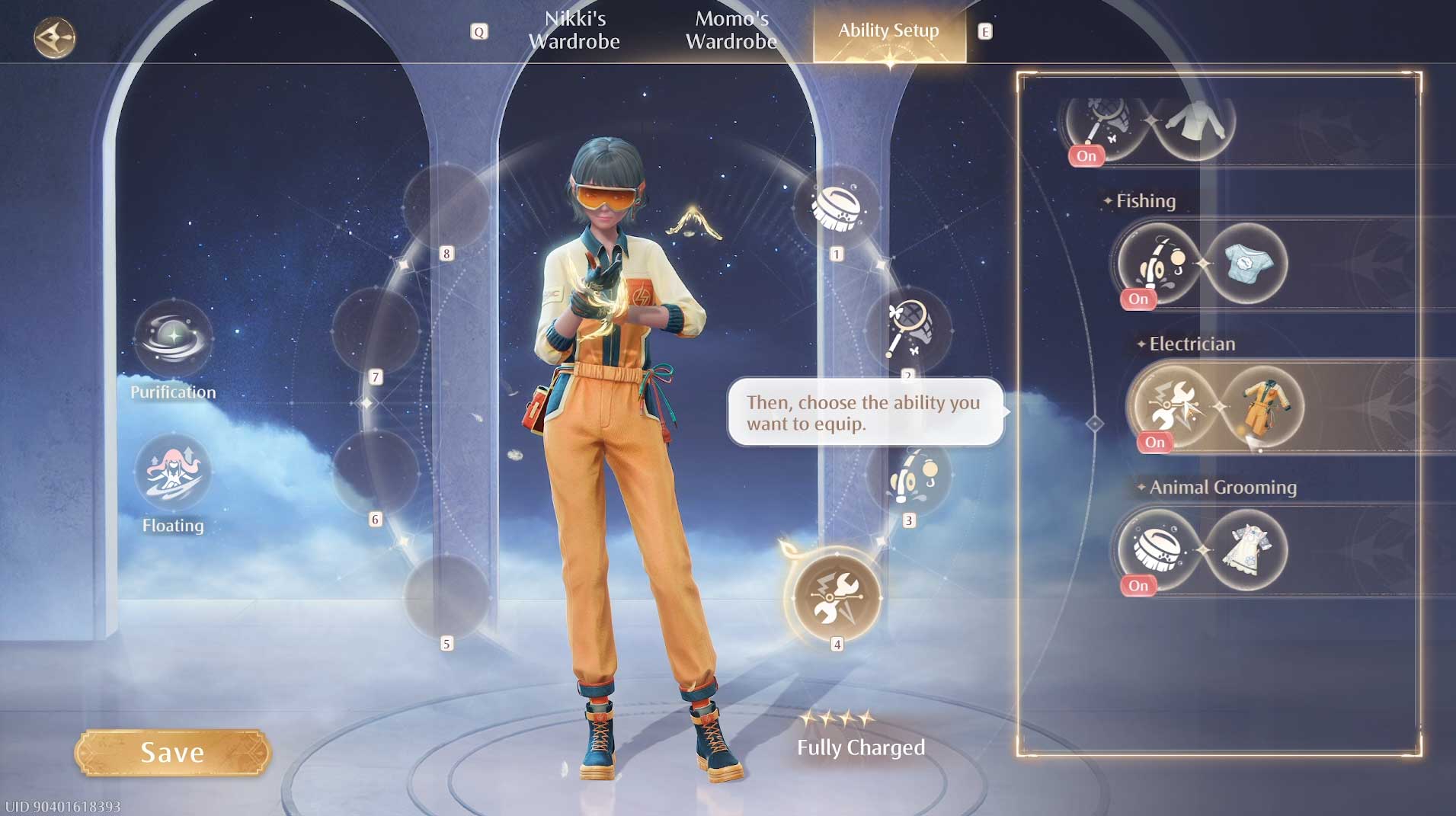Choose the Floating ability

[x=173, y=472]
